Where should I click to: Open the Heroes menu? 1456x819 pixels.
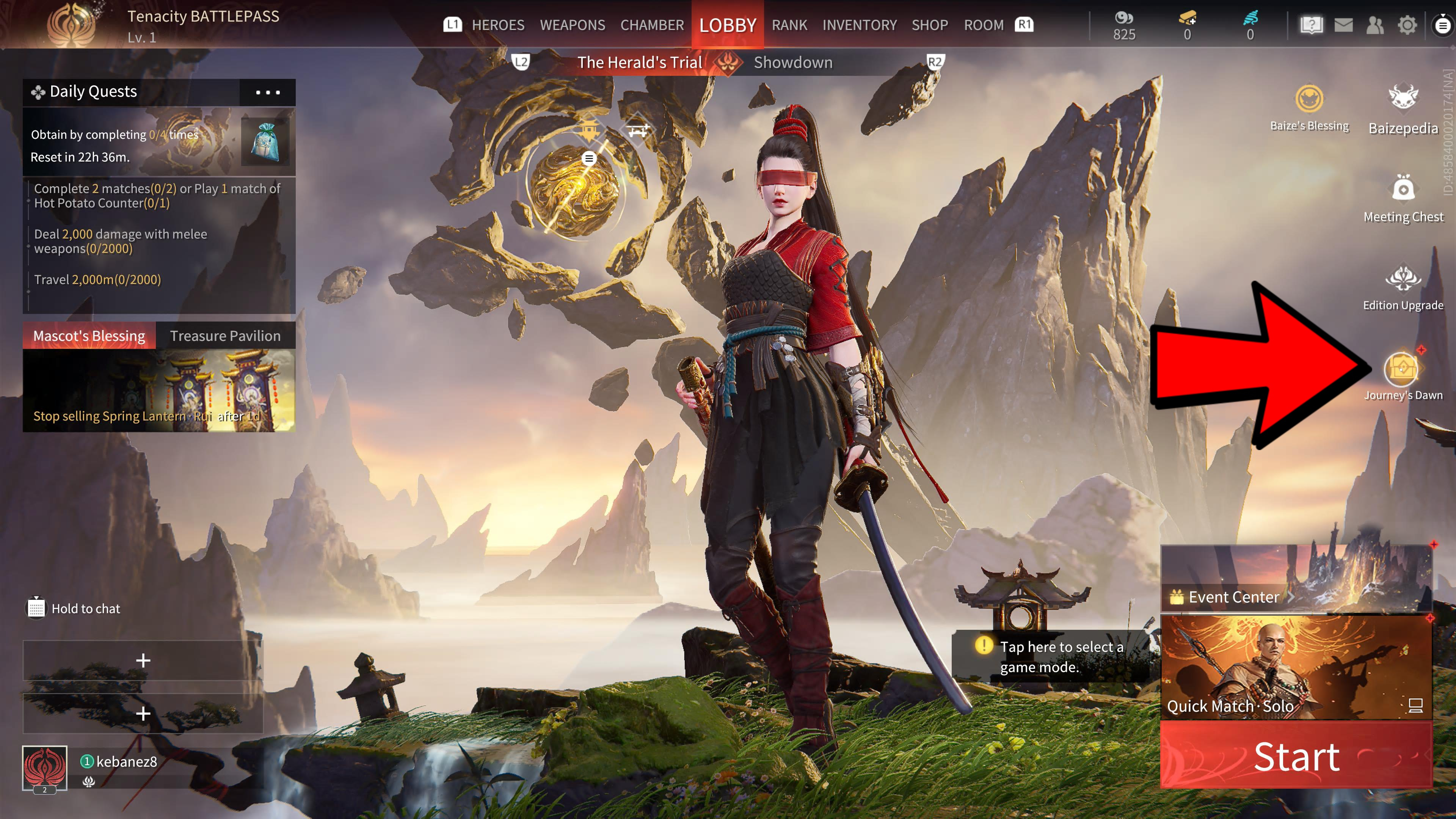pyautogui.click(x=497, y=25)
